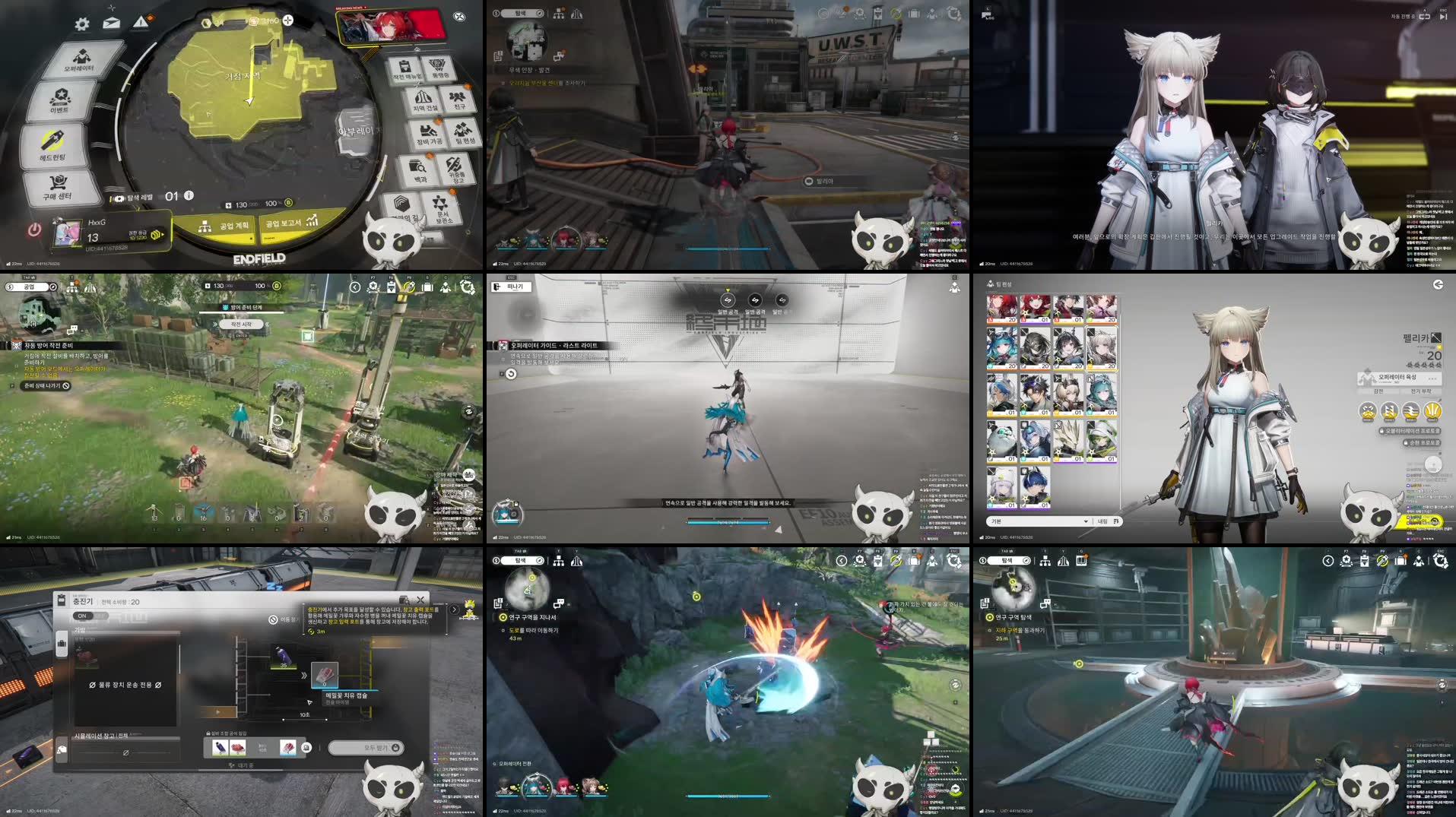Open the settings gear on the map screen

[x=81, y=23]
